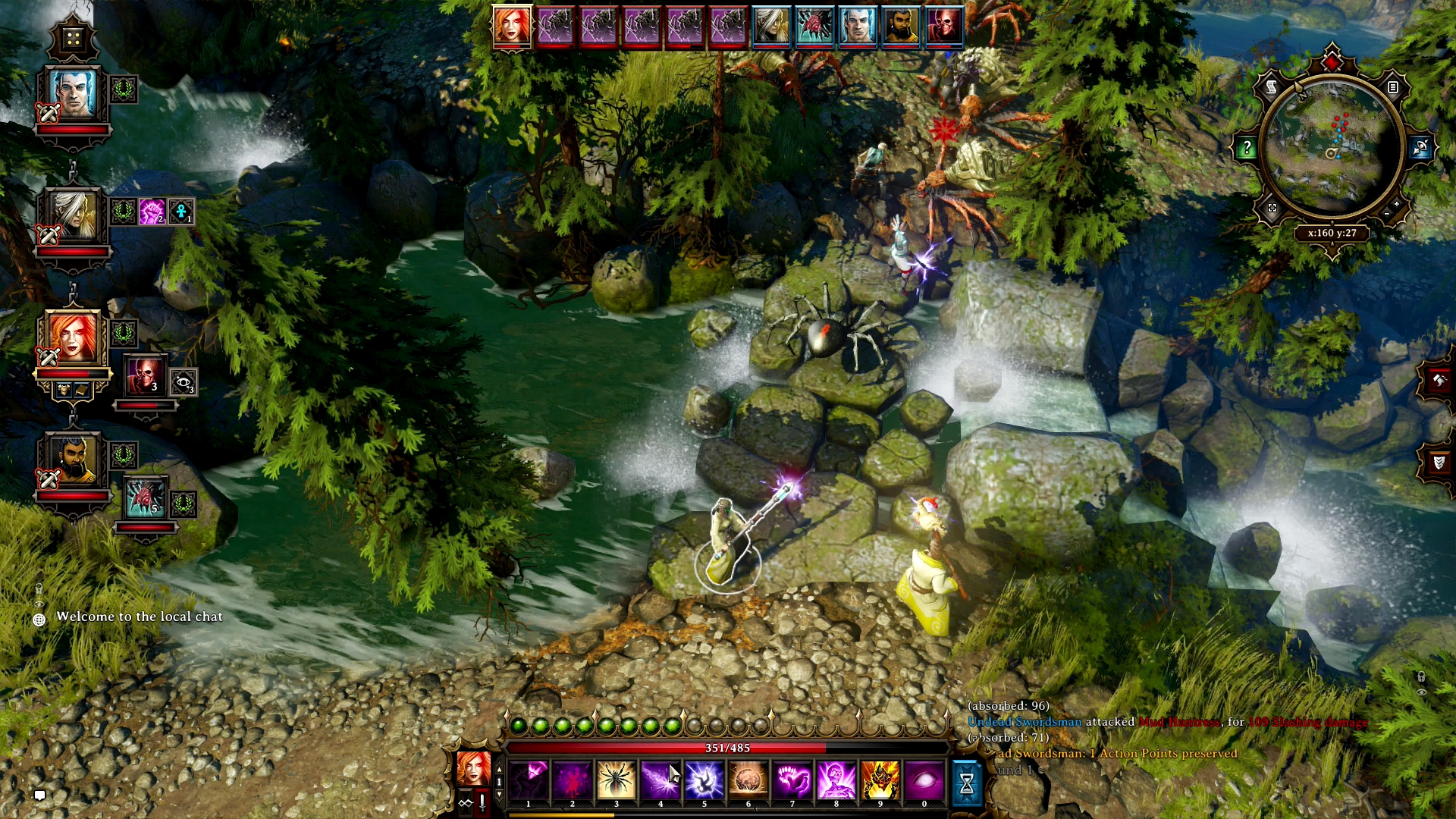The width and height of the screenshot is (1456, 819).
Task: Click the hotbar page down arrow
Action: point(500,793)
